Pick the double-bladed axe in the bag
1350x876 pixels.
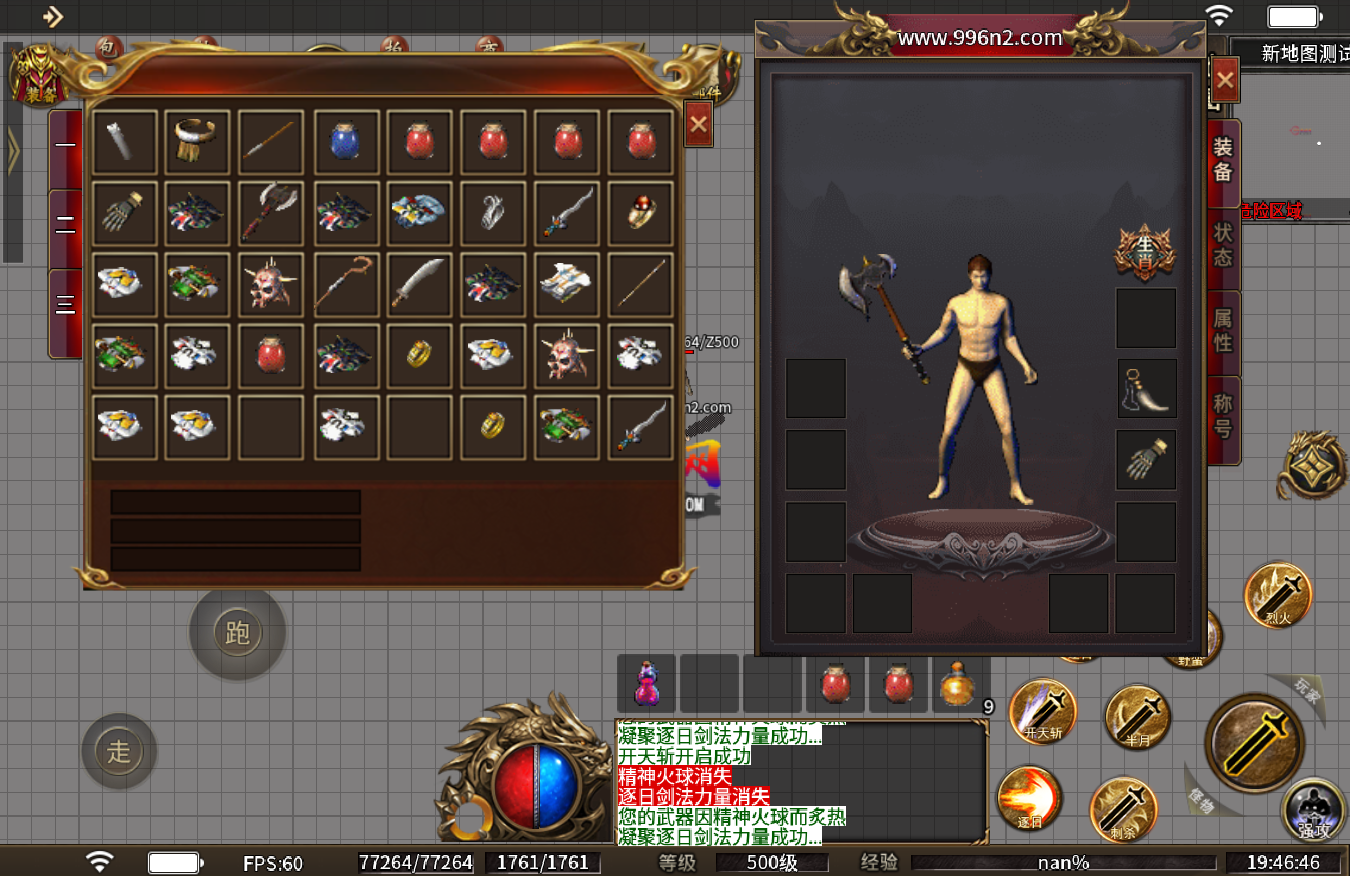(x=272, y=213)
